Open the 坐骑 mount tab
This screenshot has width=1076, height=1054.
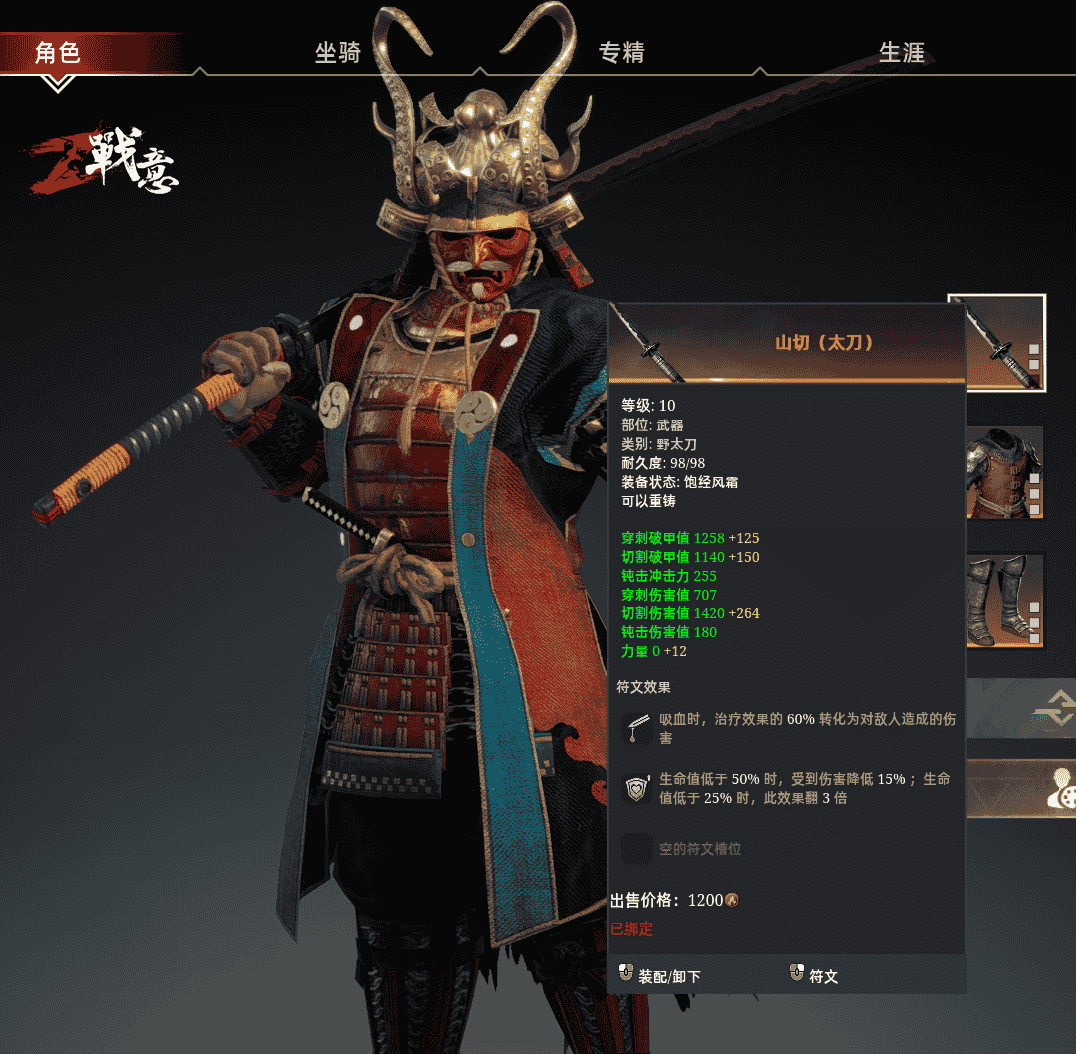click(x=338, y=53)
